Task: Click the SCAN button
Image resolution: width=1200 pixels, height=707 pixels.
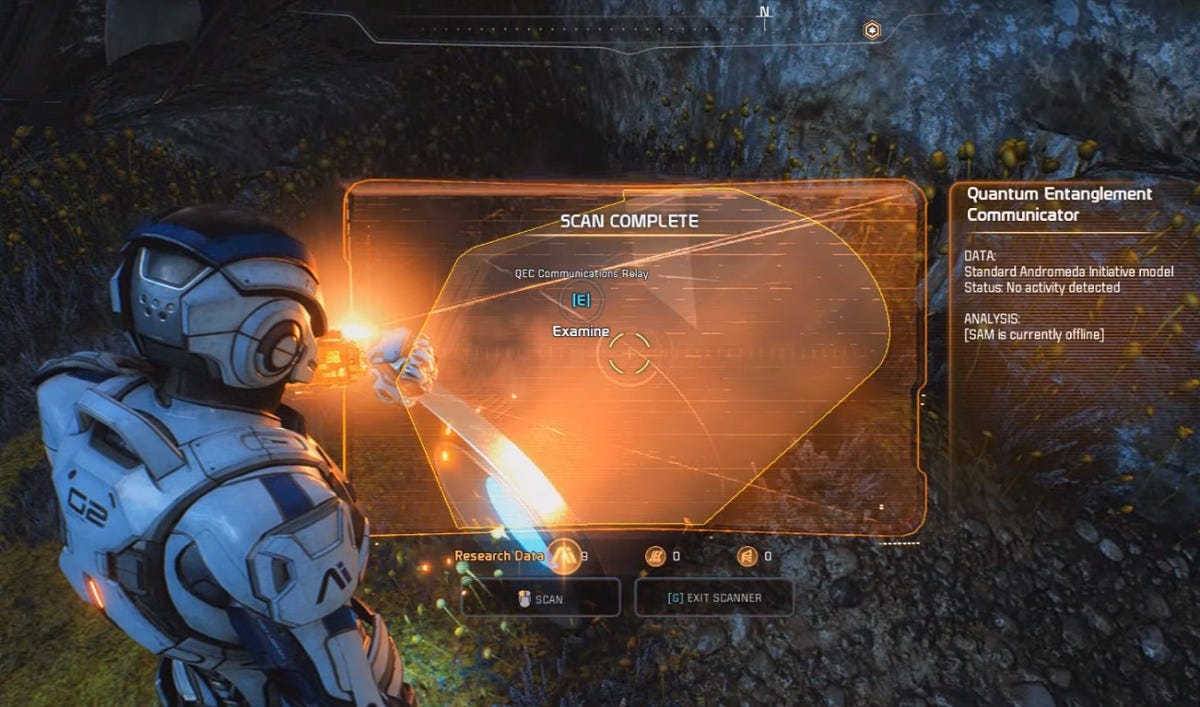Action: tap(540, 598)
